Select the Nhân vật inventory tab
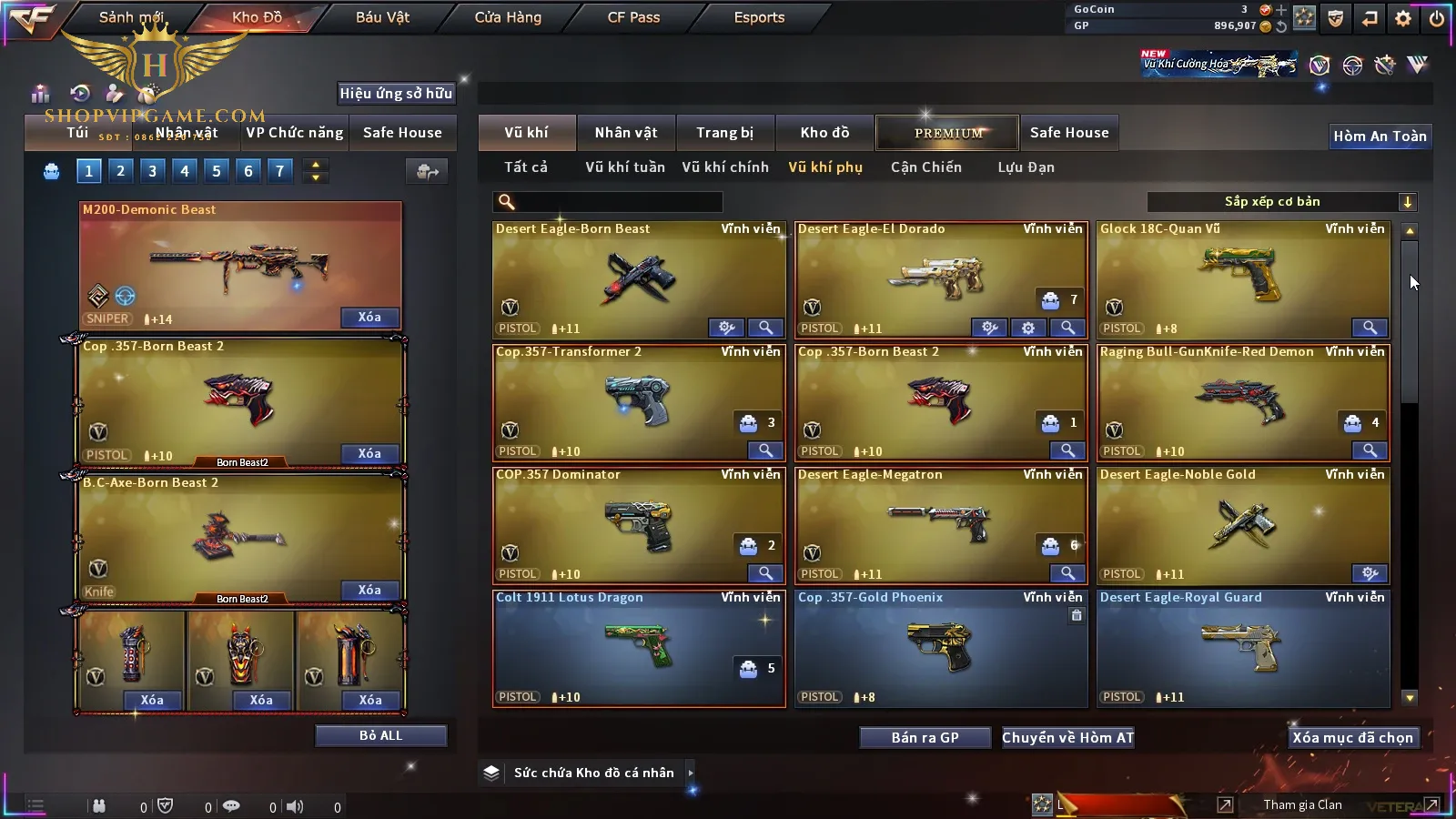 point(625,133)
